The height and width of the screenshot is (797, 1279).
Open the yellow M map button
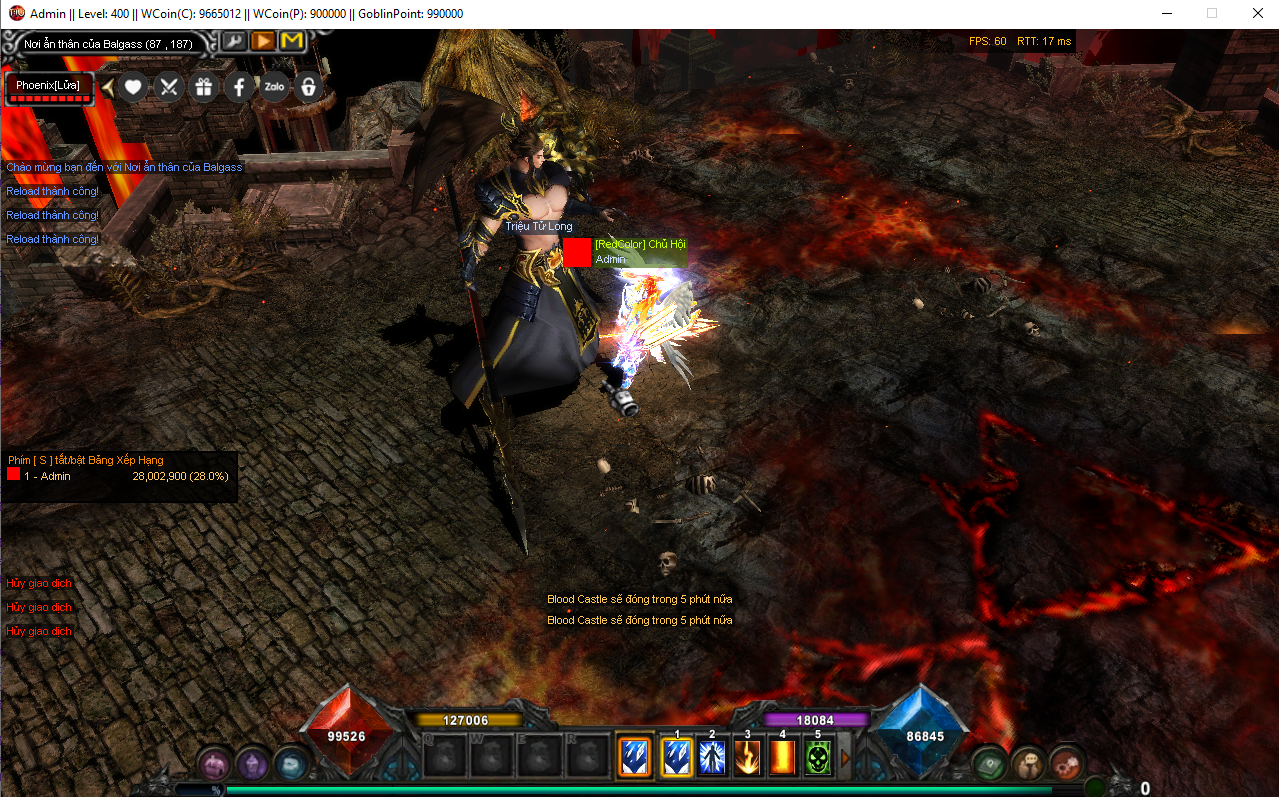point(291,41)
